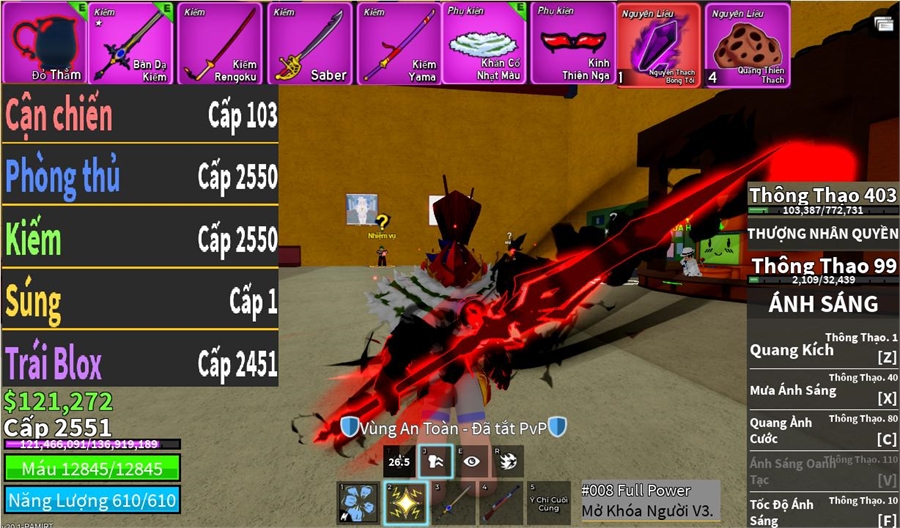Select the Kiếm Rengoku sword slot
Viewport: 900px width, 528px height.
(x=221, y=42)
